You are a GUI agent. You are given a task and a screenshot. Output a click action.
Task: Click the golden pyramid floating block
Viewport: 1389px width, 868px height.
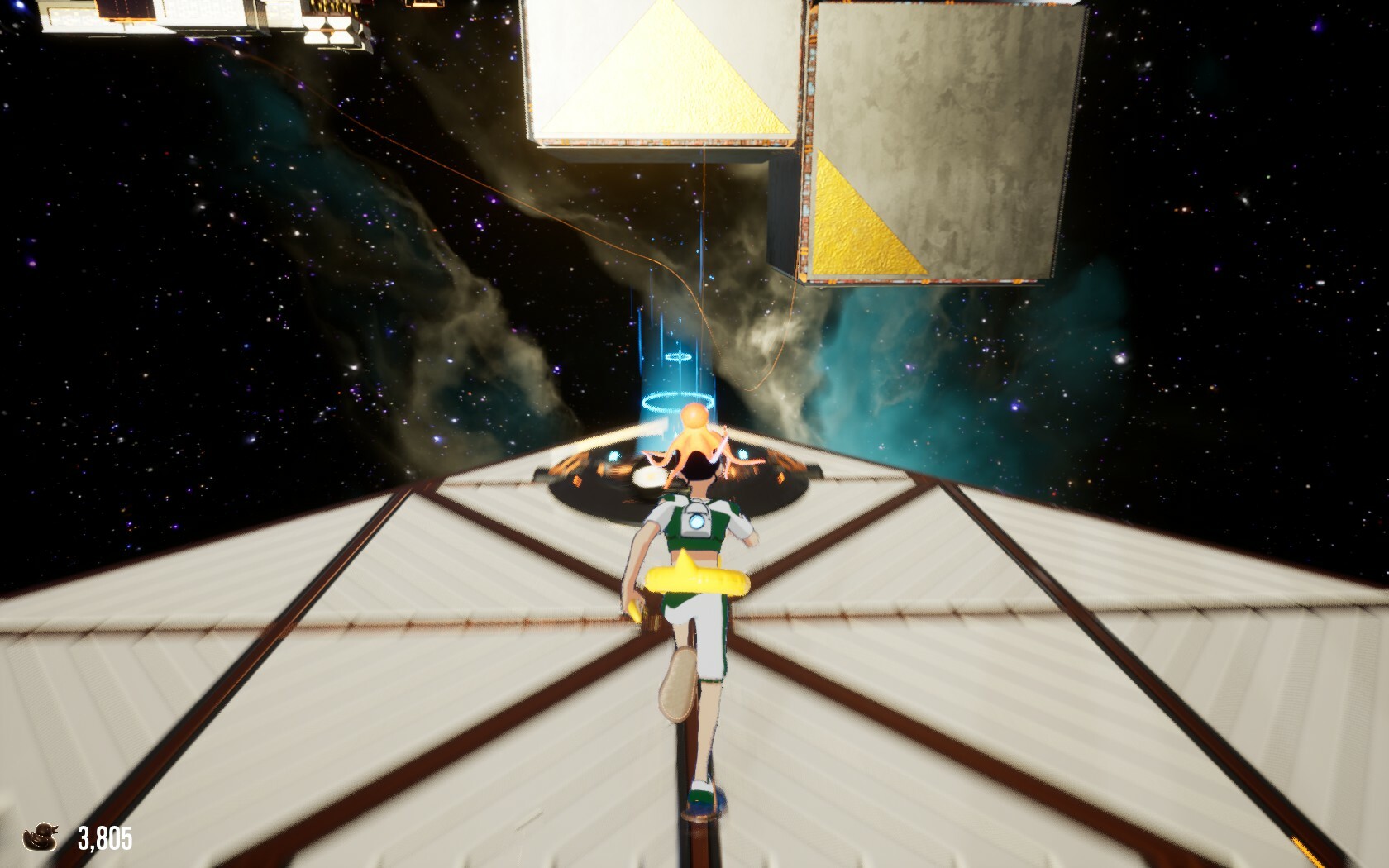657,74
